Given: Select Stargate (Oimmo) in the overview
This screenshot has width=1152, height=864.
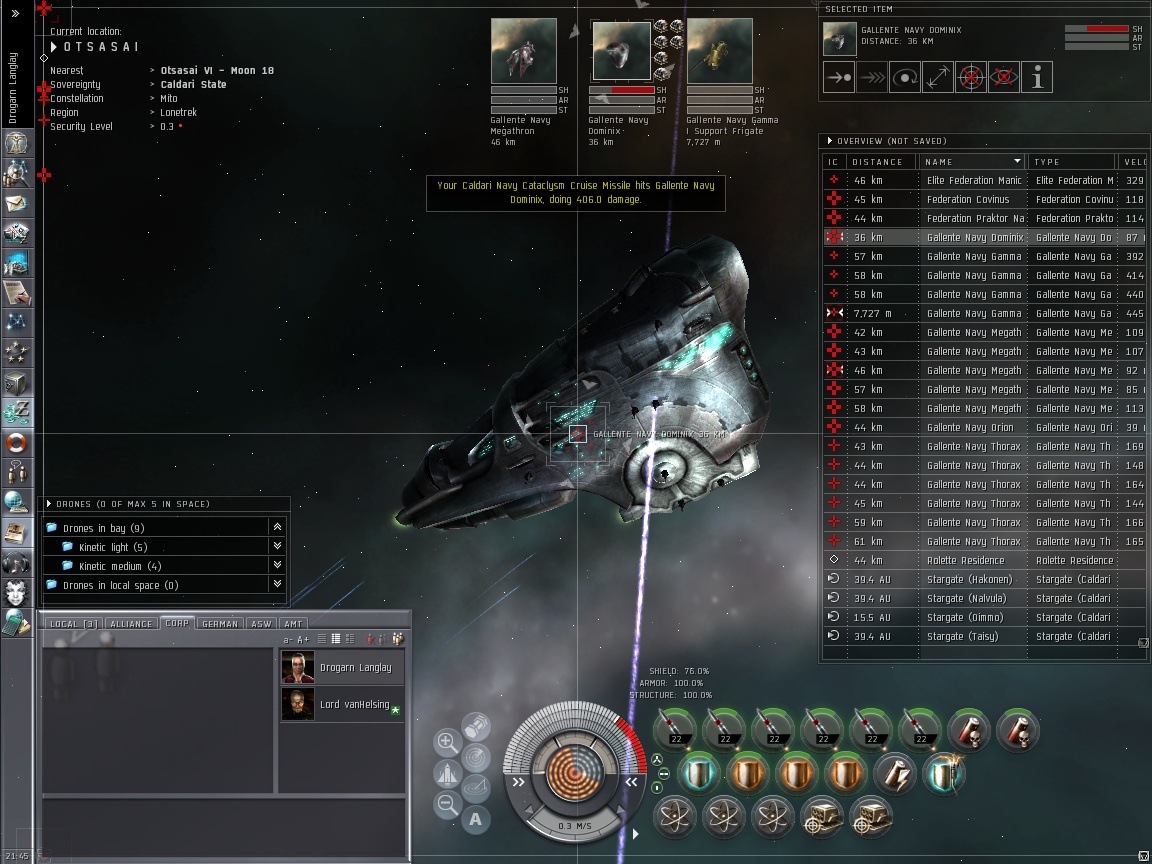Looking at the screenshot, I should click(968, 618).
